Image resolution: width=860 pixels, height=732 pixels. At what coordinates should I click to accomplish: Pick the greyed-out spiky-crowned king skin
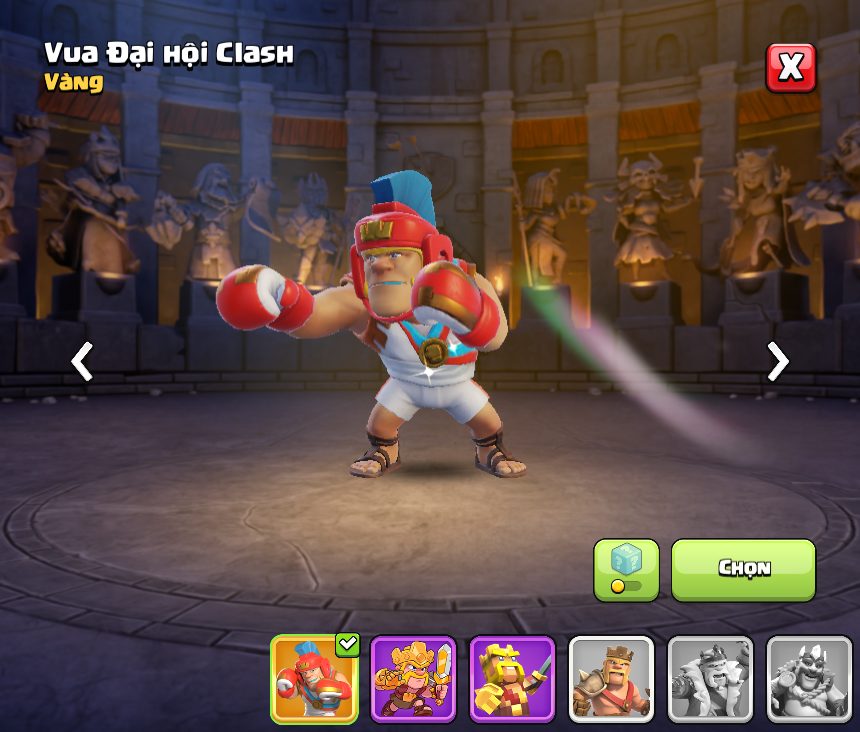click(x=808, y=679)
